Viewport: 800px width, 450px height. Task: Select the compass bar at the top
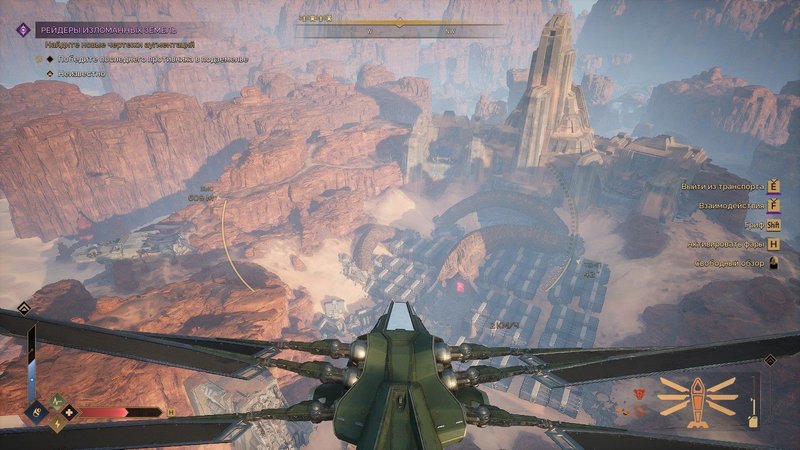pyautogui.click(x=398, y=23)
